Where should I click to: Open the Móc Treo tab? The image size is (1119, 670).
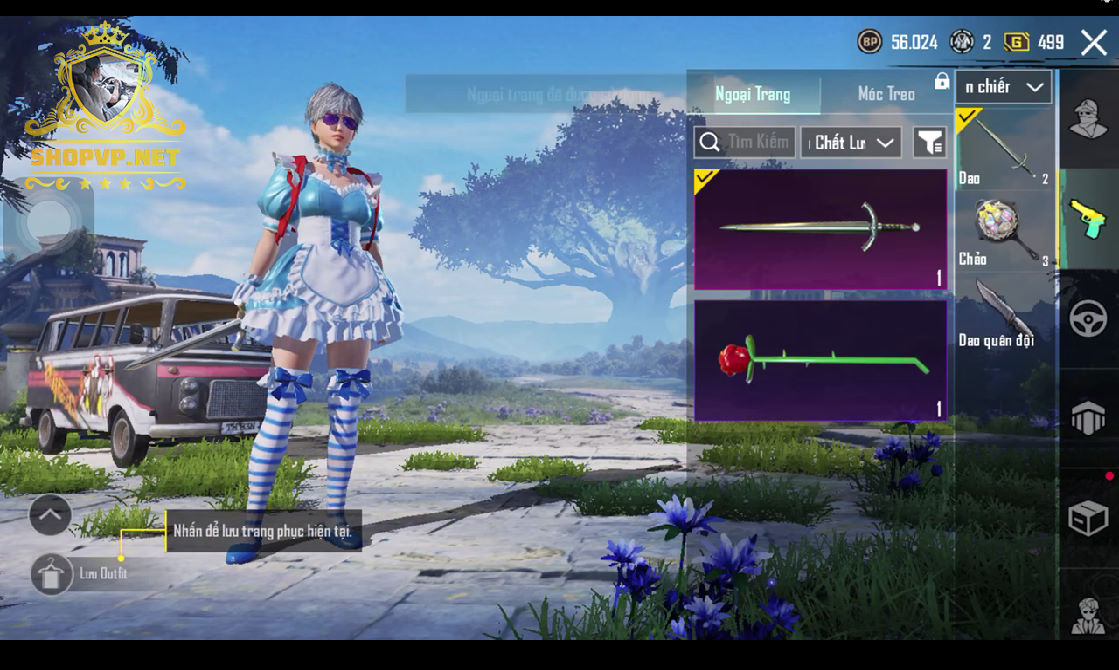886,94
